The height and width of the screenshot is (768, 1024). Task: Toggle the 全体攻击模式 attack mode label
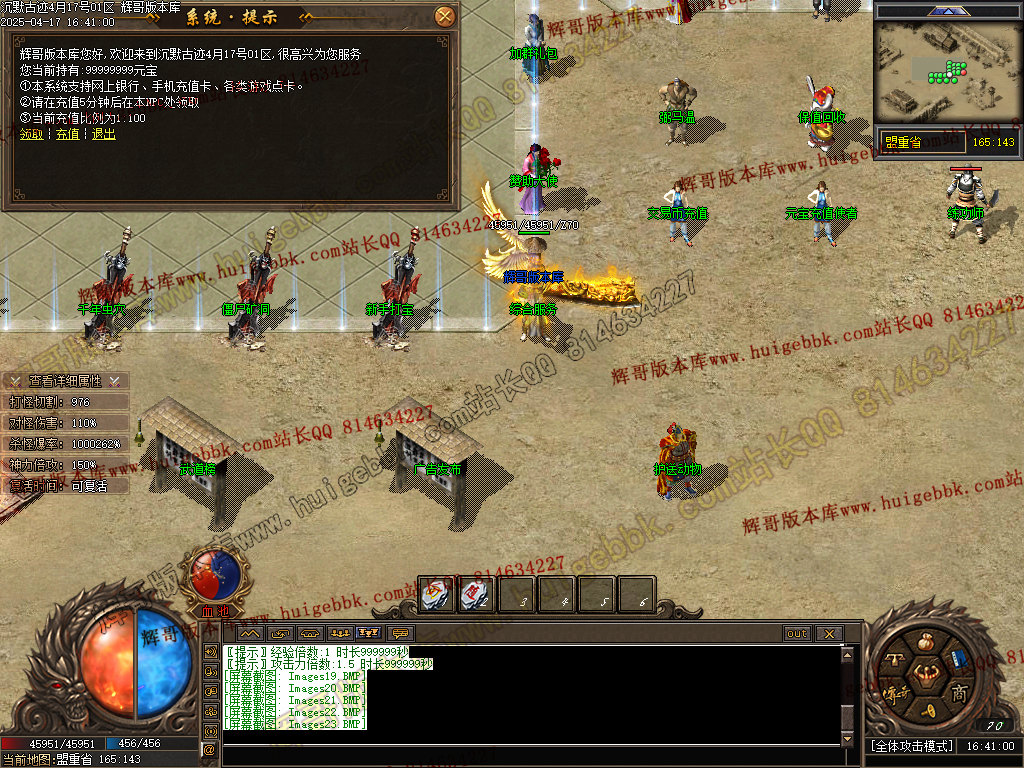pyautogui.click(x=909, y=746)
